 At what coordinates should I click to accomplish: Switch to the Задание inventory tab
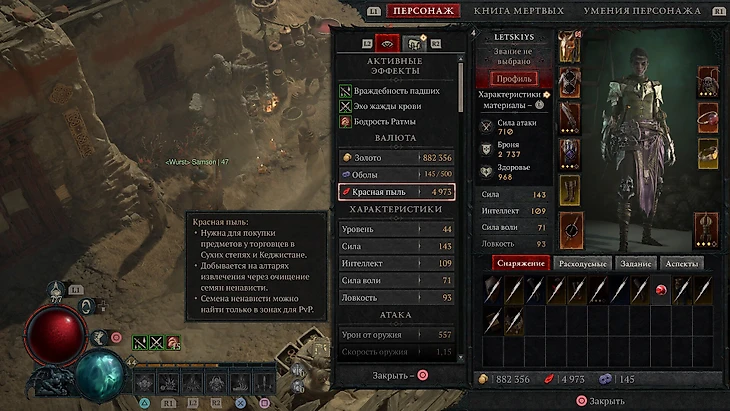(635, 264)
